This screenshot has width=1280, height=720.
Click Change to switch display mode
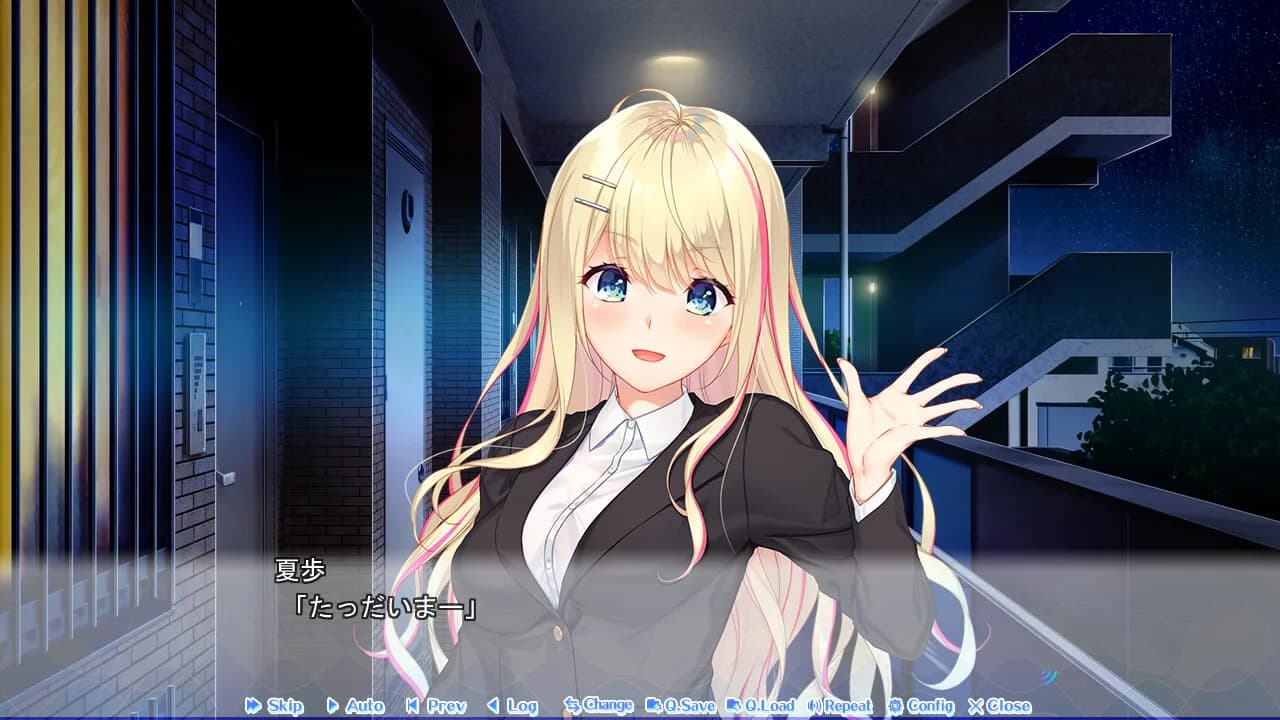(605, 706)
